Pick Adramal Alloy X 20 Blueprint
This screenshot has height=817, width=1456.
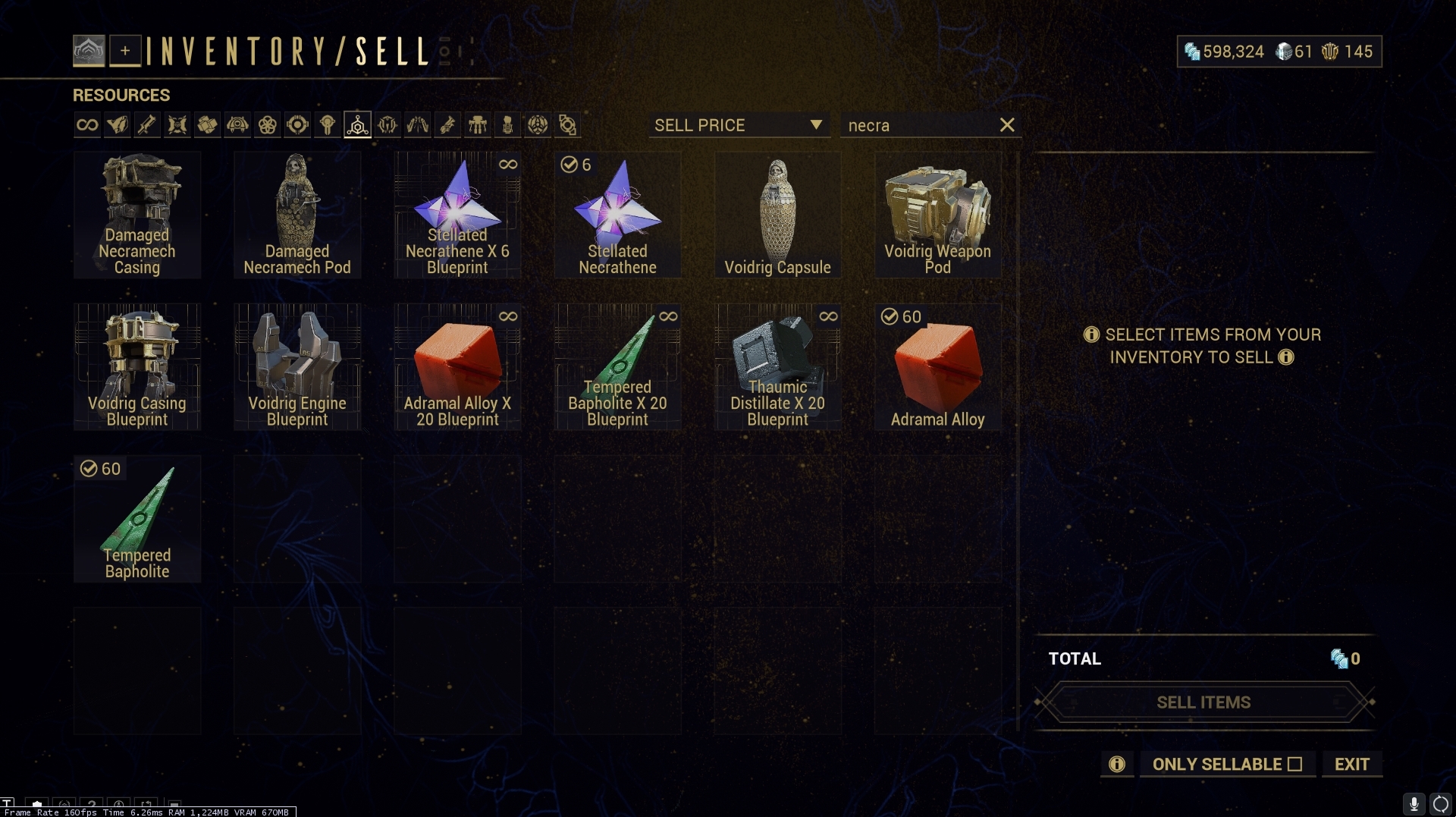coord(457,367)
